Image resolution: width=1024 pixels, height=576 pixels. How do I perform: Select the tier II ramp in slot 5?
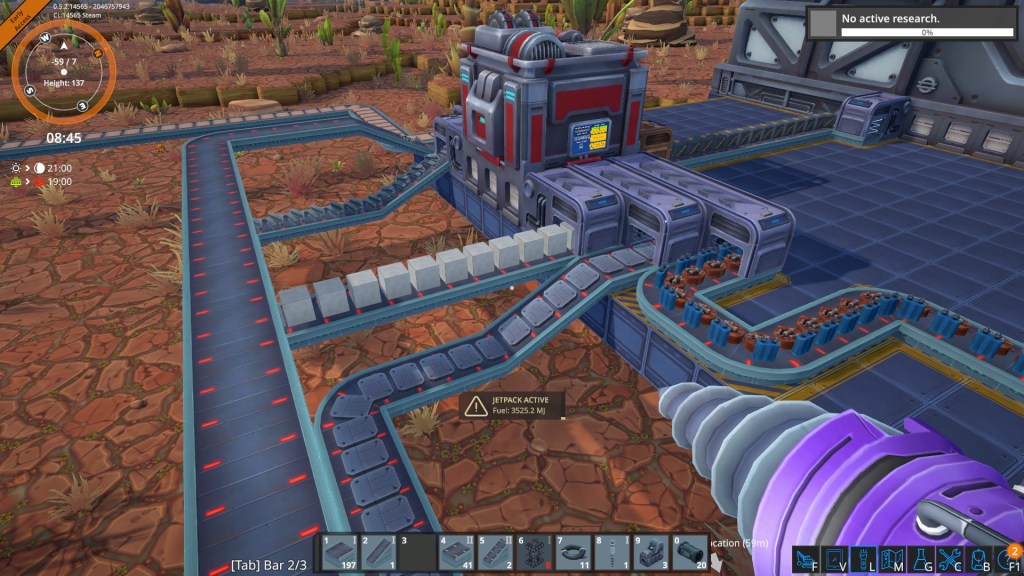tap(495, 553)
